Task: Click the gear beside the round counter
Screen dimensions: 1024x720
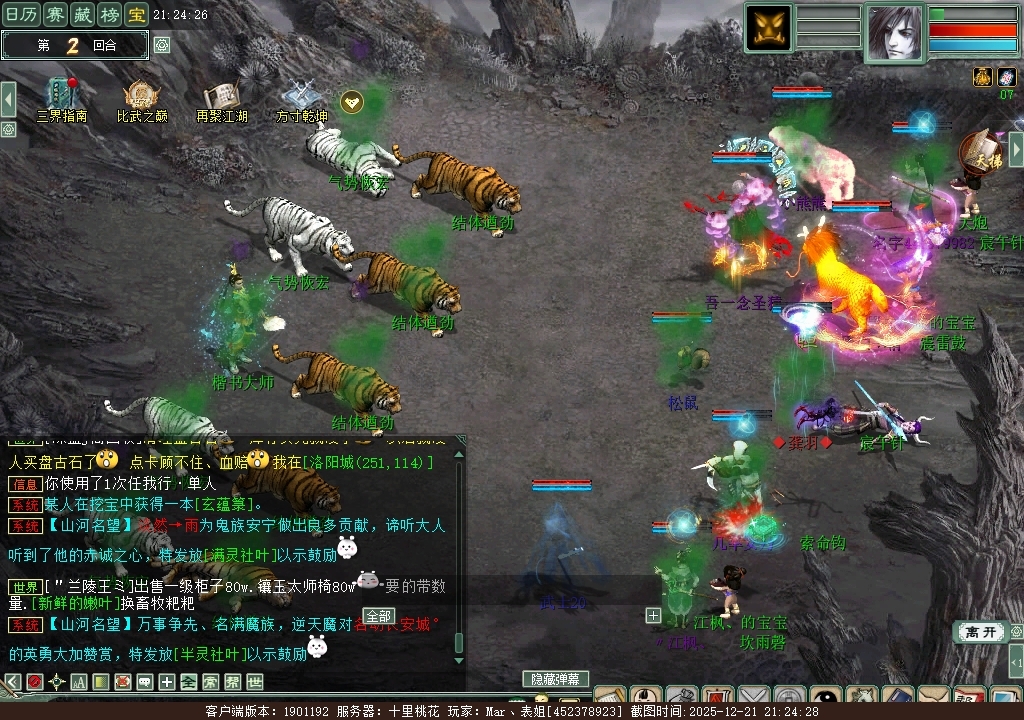Action: click(162, 45)
